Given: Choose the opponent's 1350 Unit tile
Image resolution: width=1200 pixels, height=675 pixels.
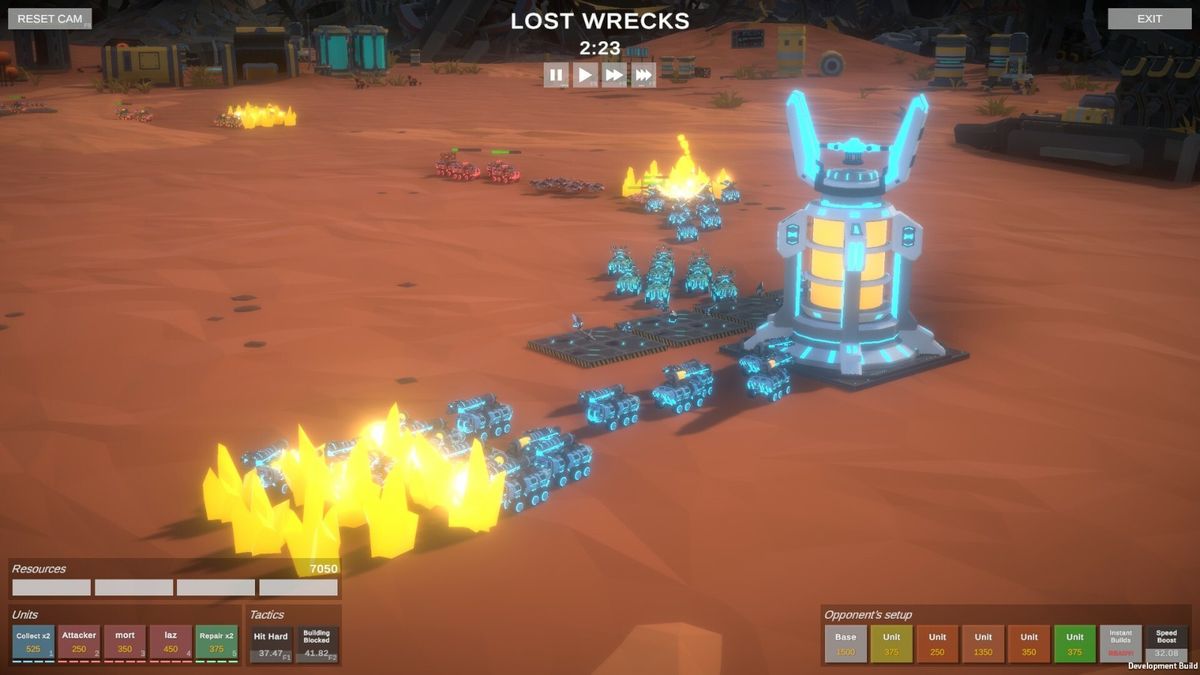Looking at the screenshot, I should coord(983,644).
